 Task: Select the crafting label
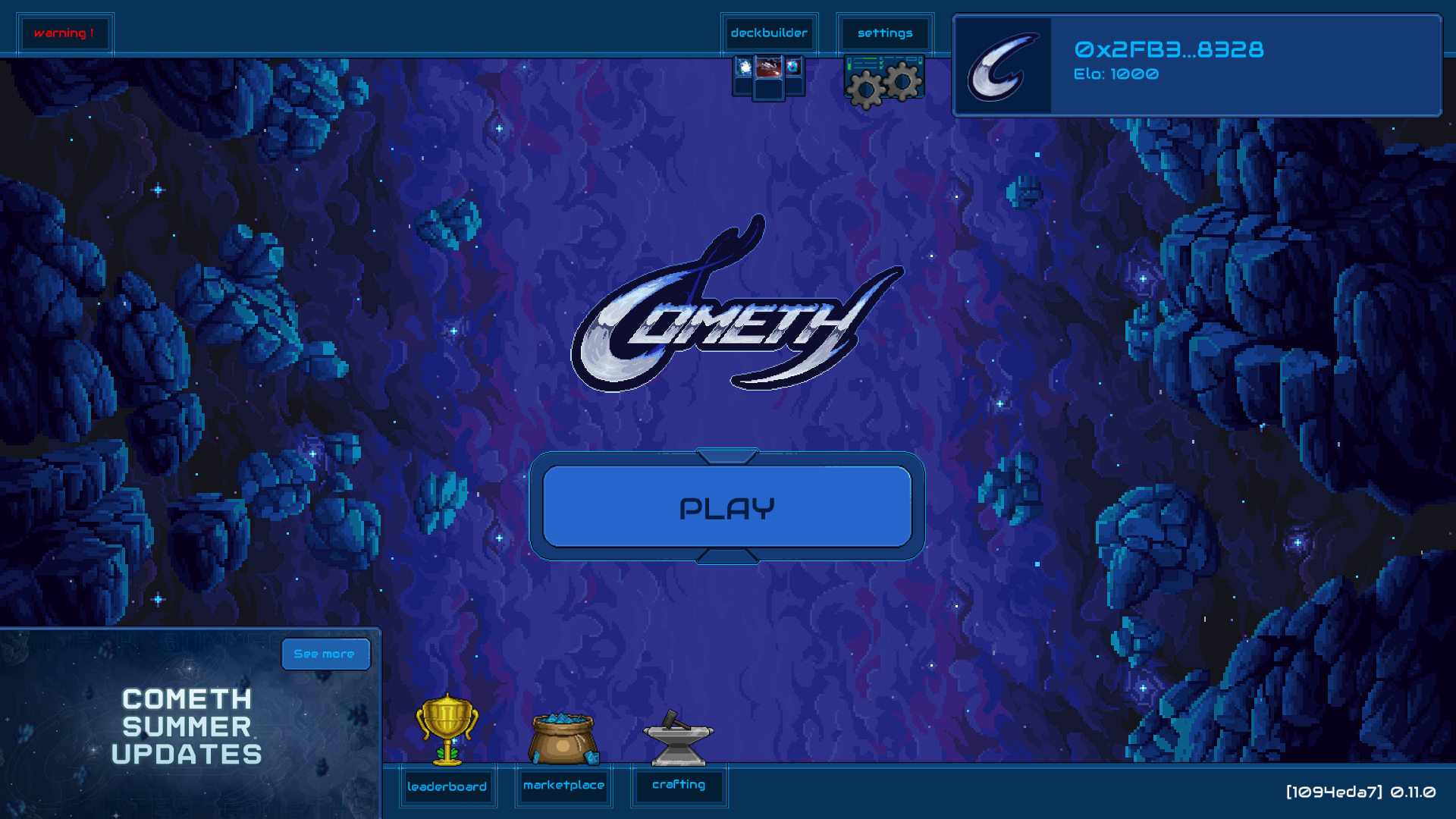click(x=679, y=786)
